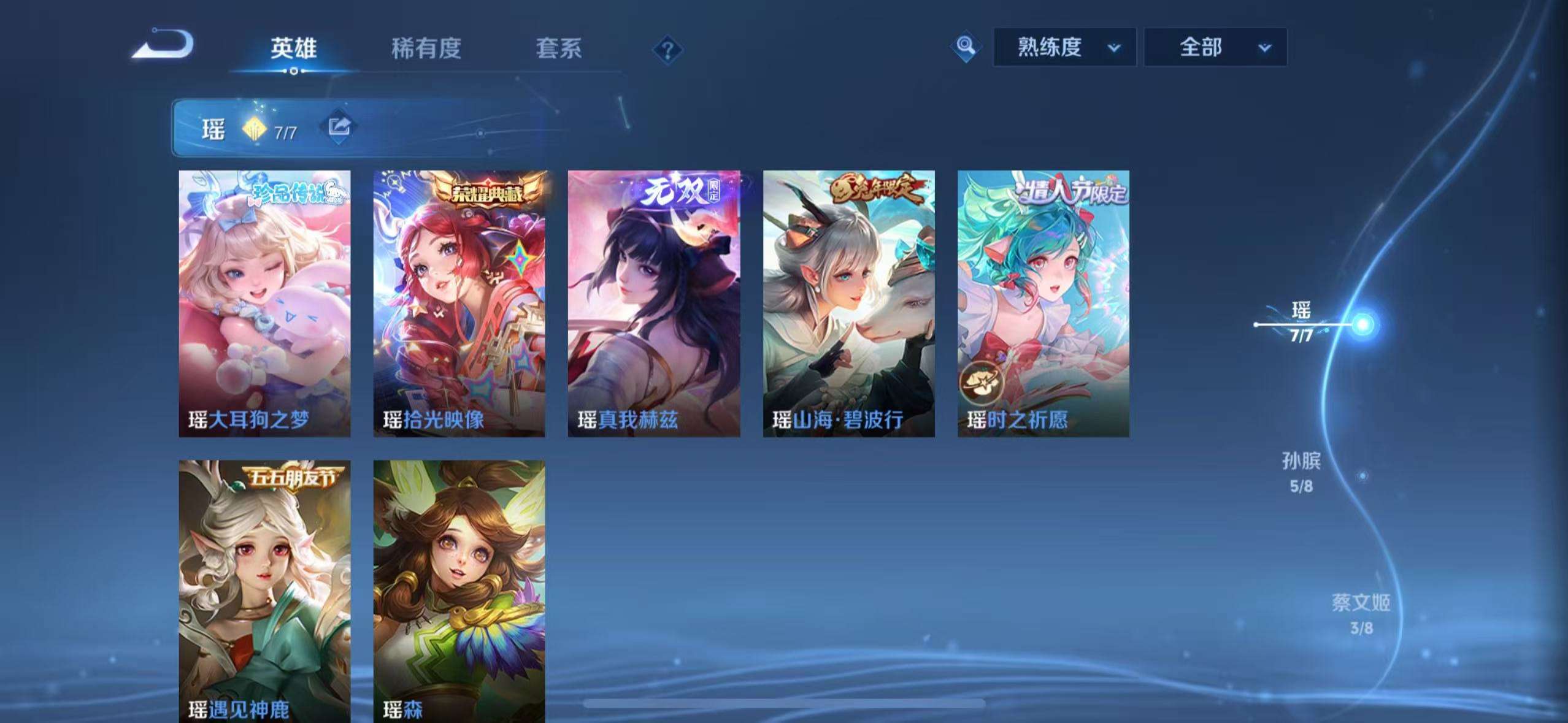Expand the 全部 filter dropdown
Screen dimensions: 1568x723
point(1215,47)
